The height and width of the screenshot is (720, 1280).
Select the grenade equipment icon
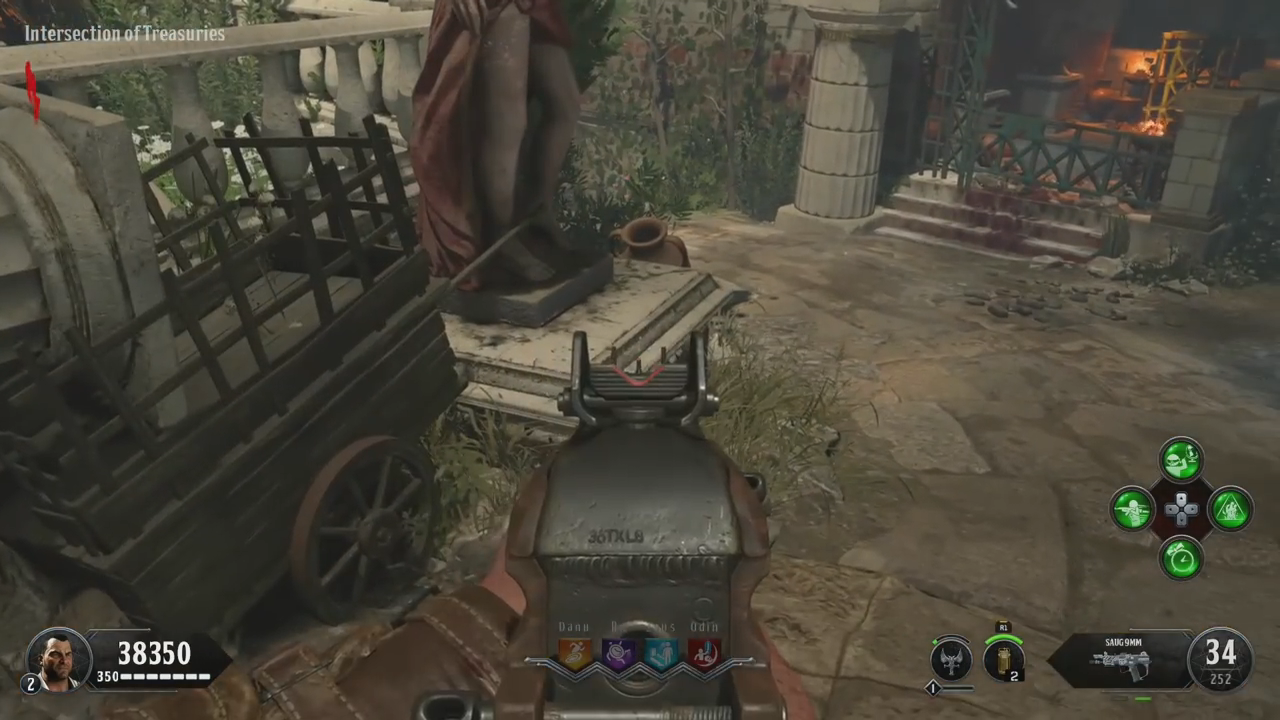click(1002, 658)
